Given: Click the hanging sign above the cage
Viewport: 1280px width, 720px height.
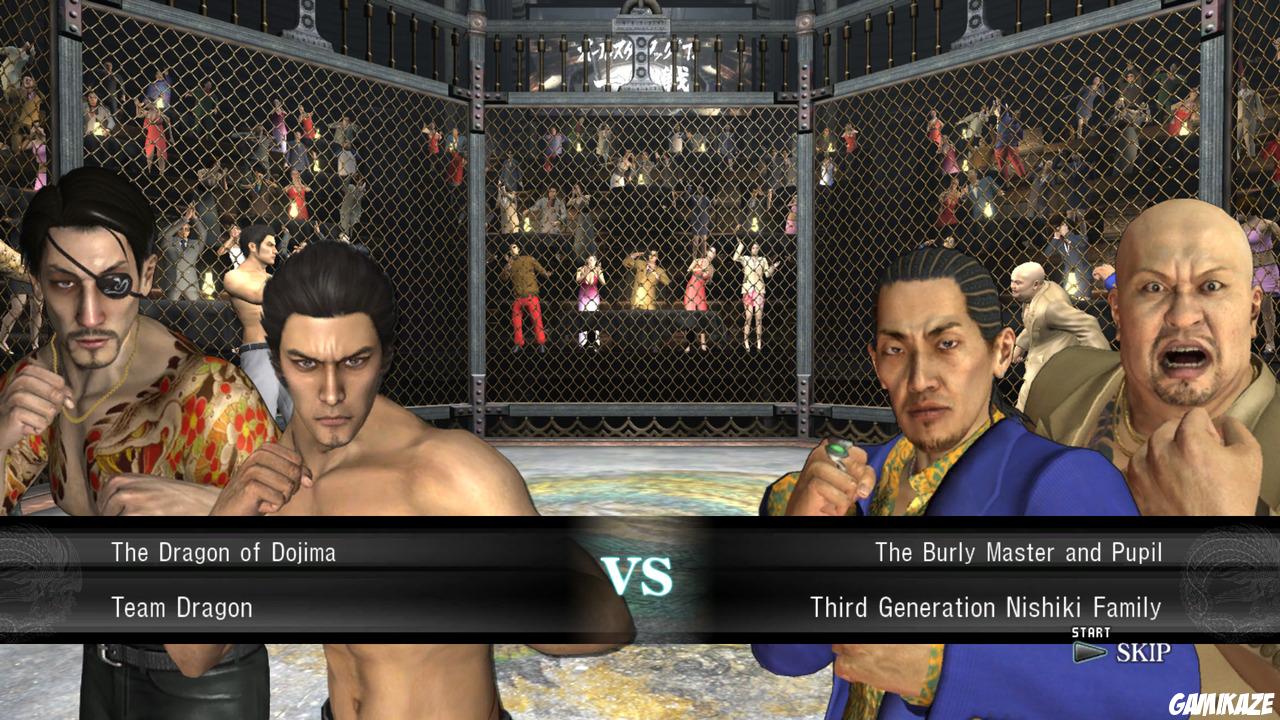Looking at the screenshot, I should (x=640, y=55).
